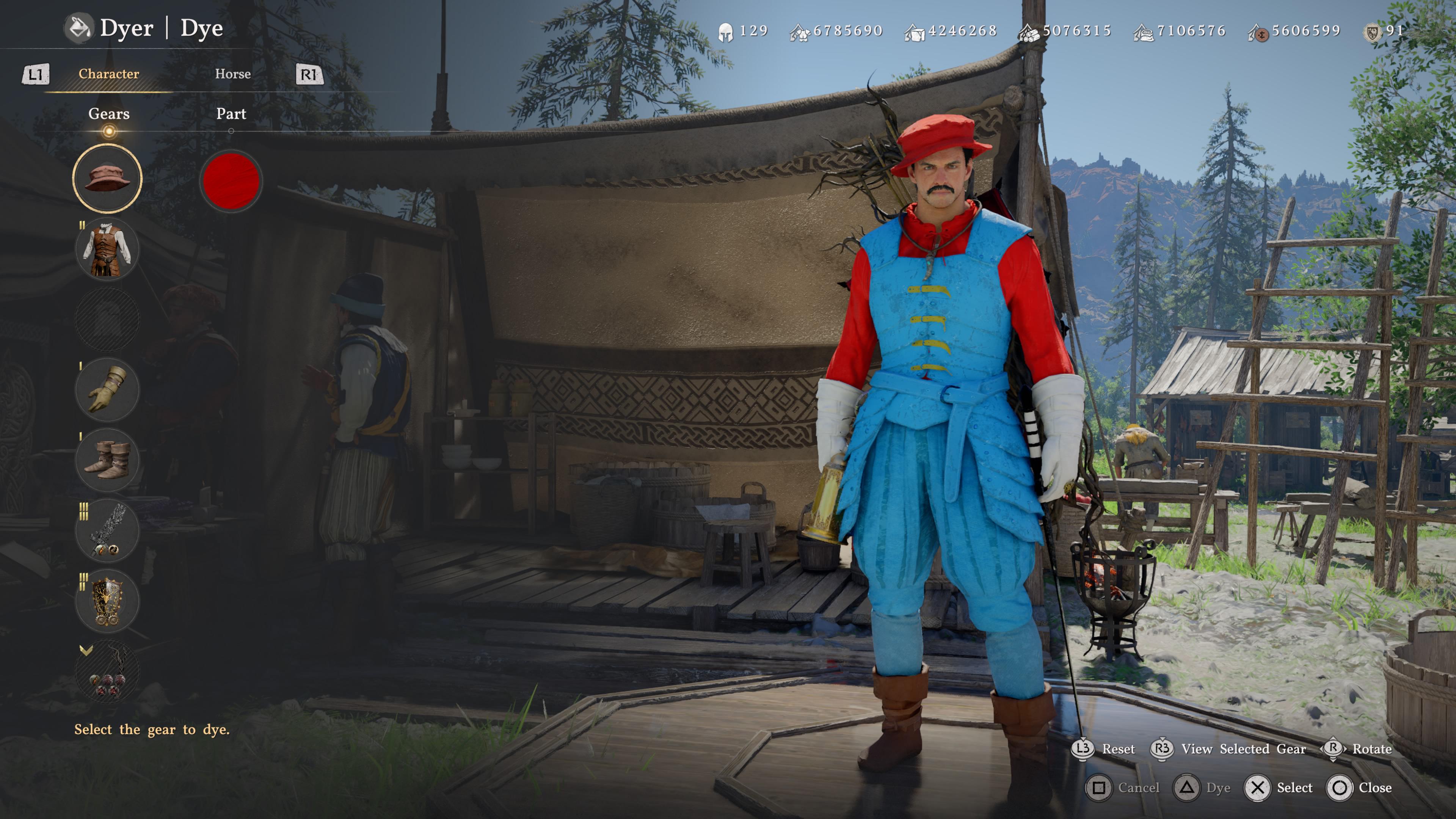The height and width of the screenshot is (819, 1456).
Task: Click the red dye color swatch
Action: click(x=231, y=181)
